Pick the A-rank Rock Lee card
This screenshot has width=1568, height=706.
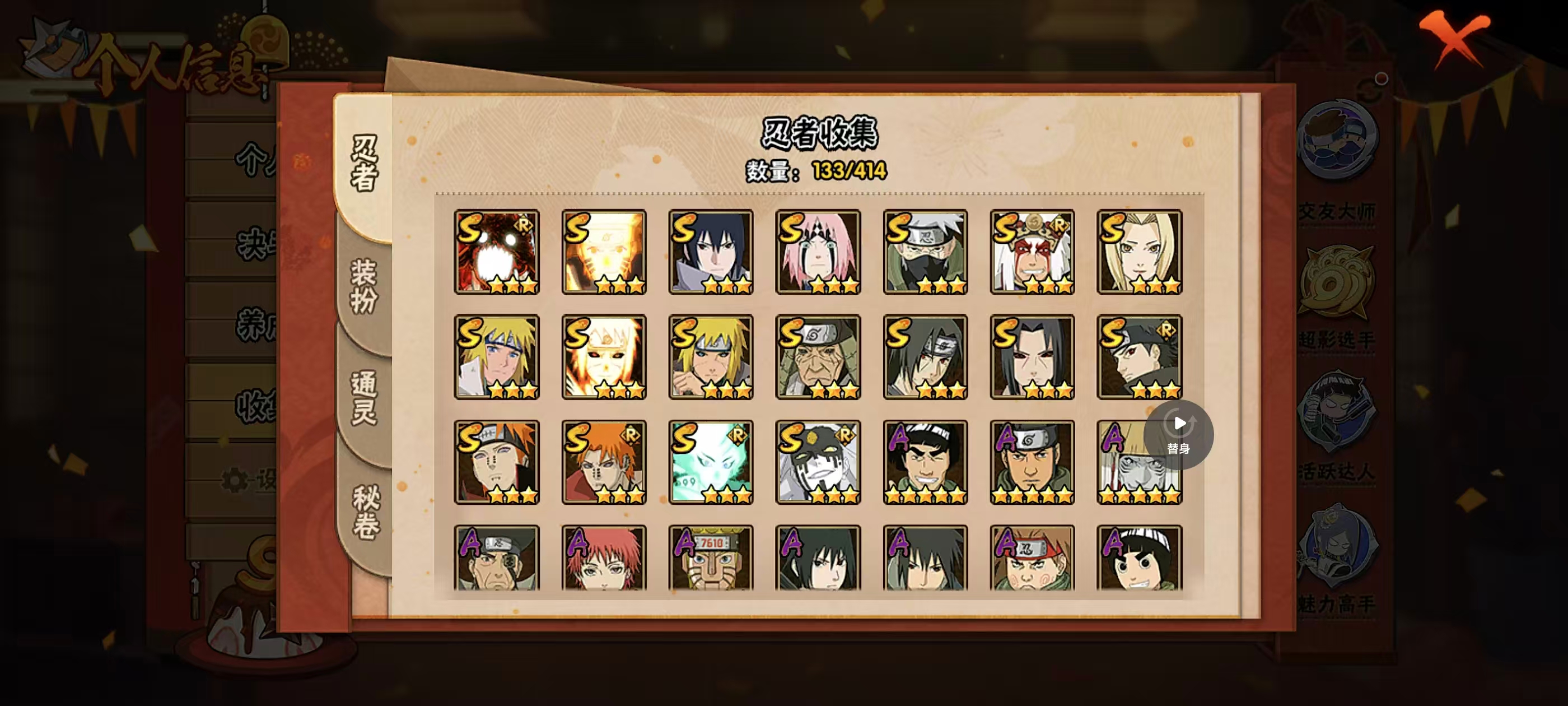coord(1139,558)
